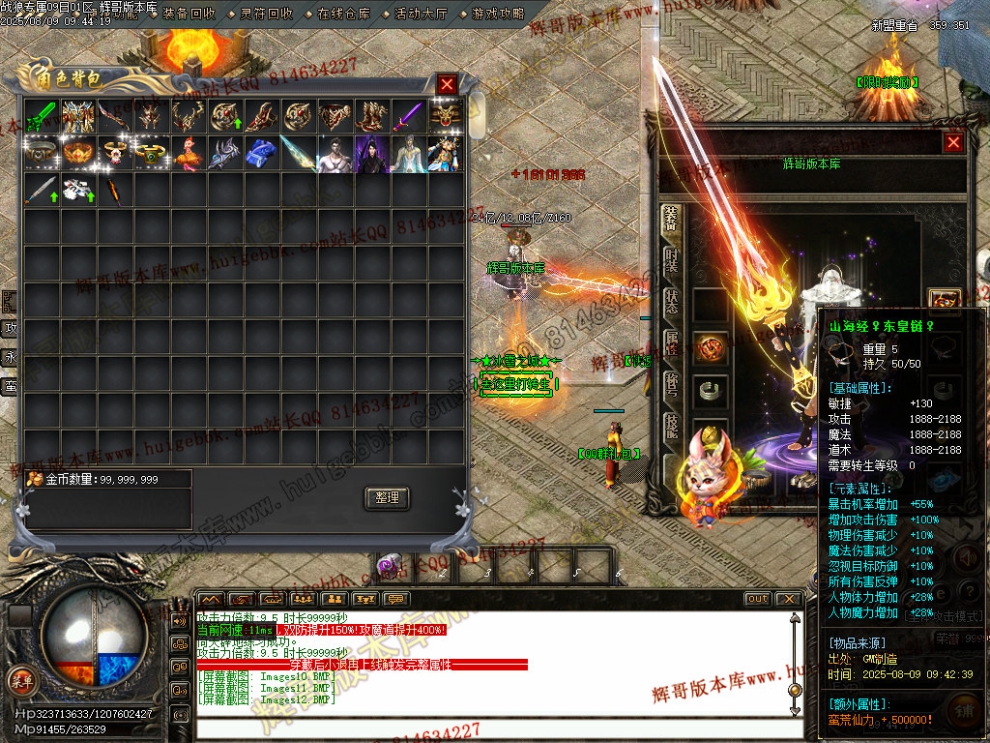Close the chat window with X
The width and height of the screenshot is (990, 743).
click(x=789, y=599)
